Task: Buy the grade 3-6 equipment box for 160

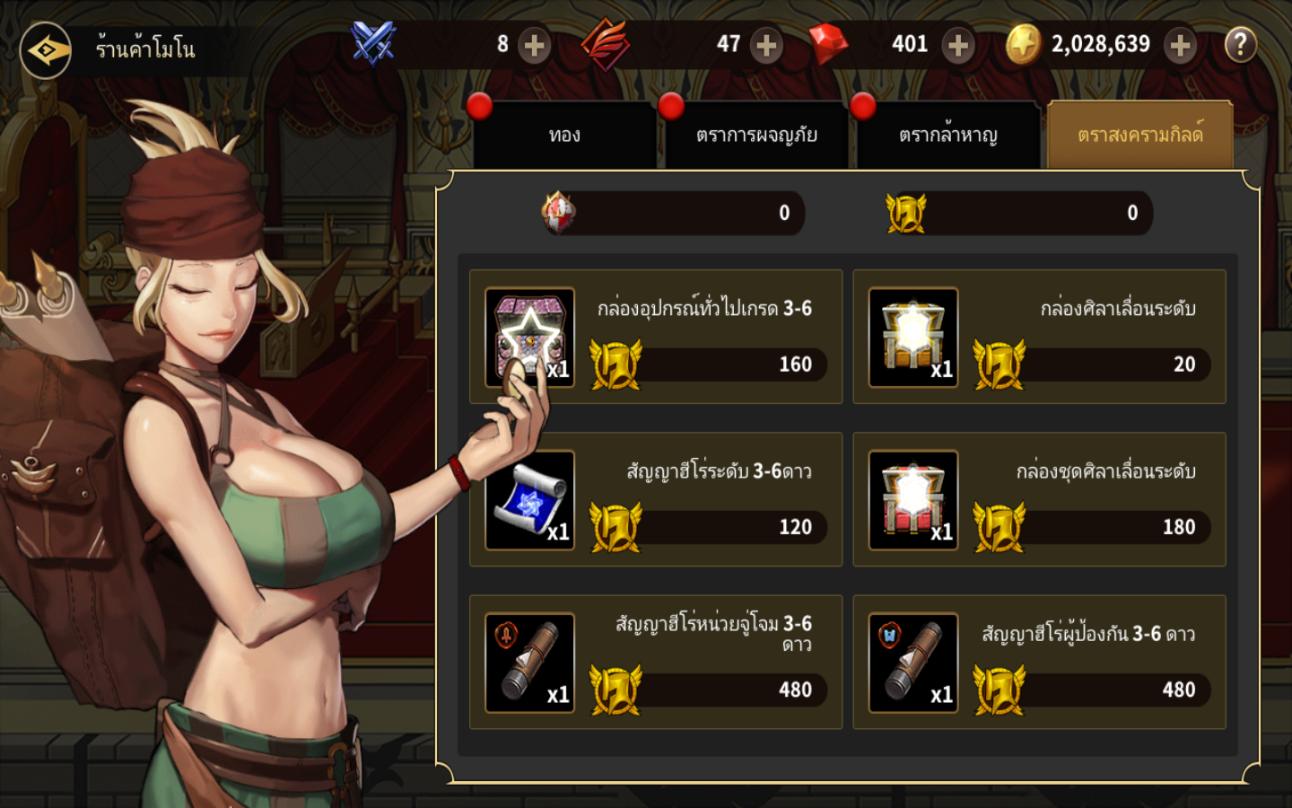Action: pyautogui.click(x=656, y=336)
